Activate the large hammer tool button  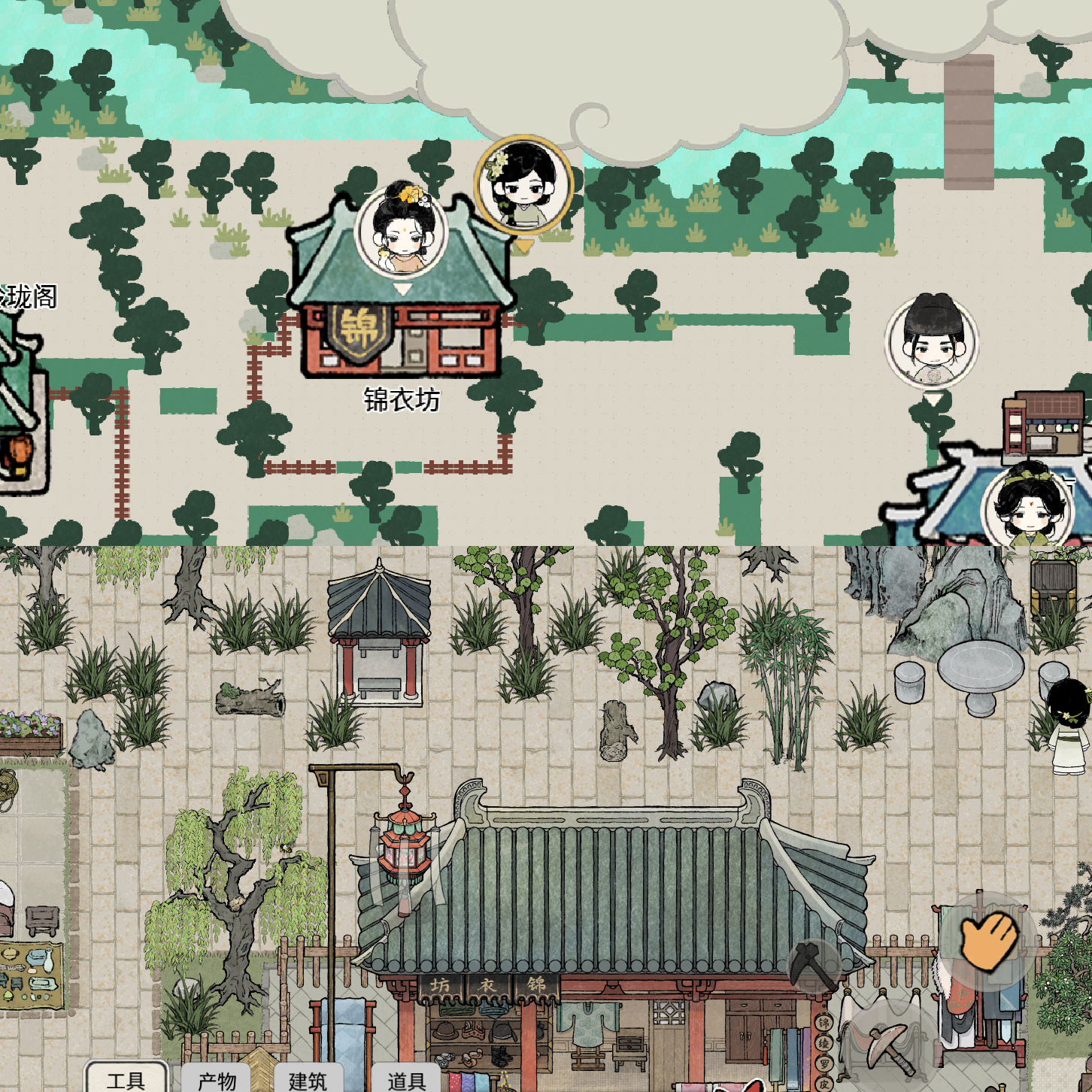(887, 1044)
